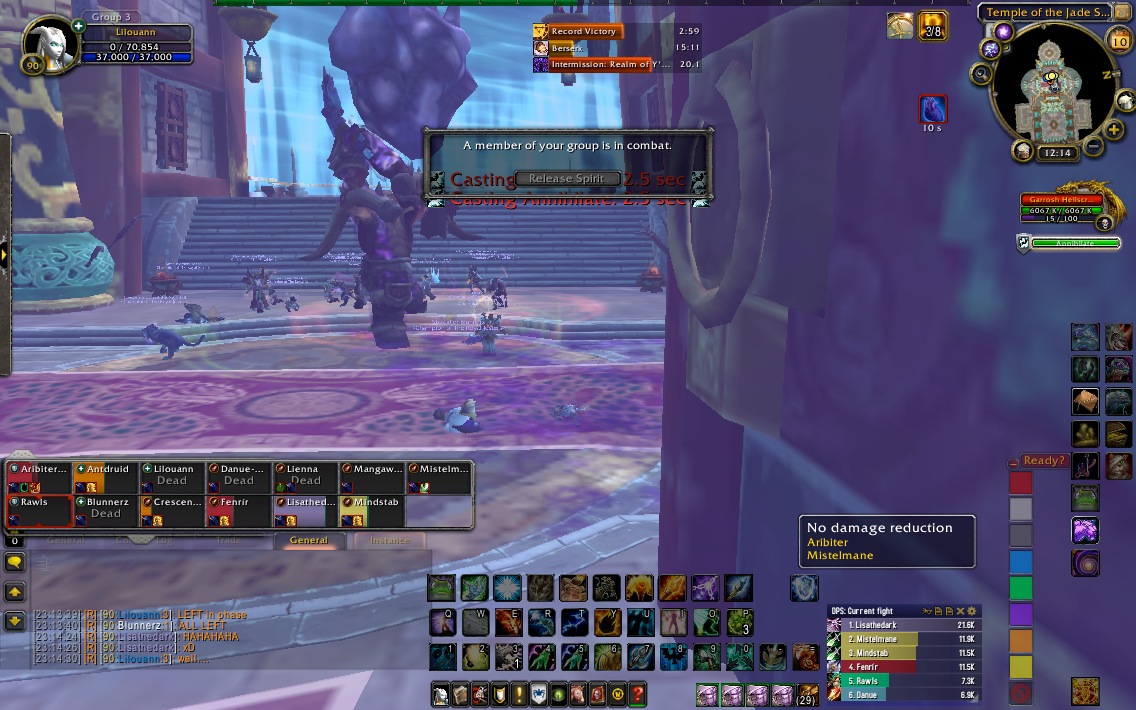The image size is (1136, 710).
Task: Open the General chat tab
Action: pos(309,541)
